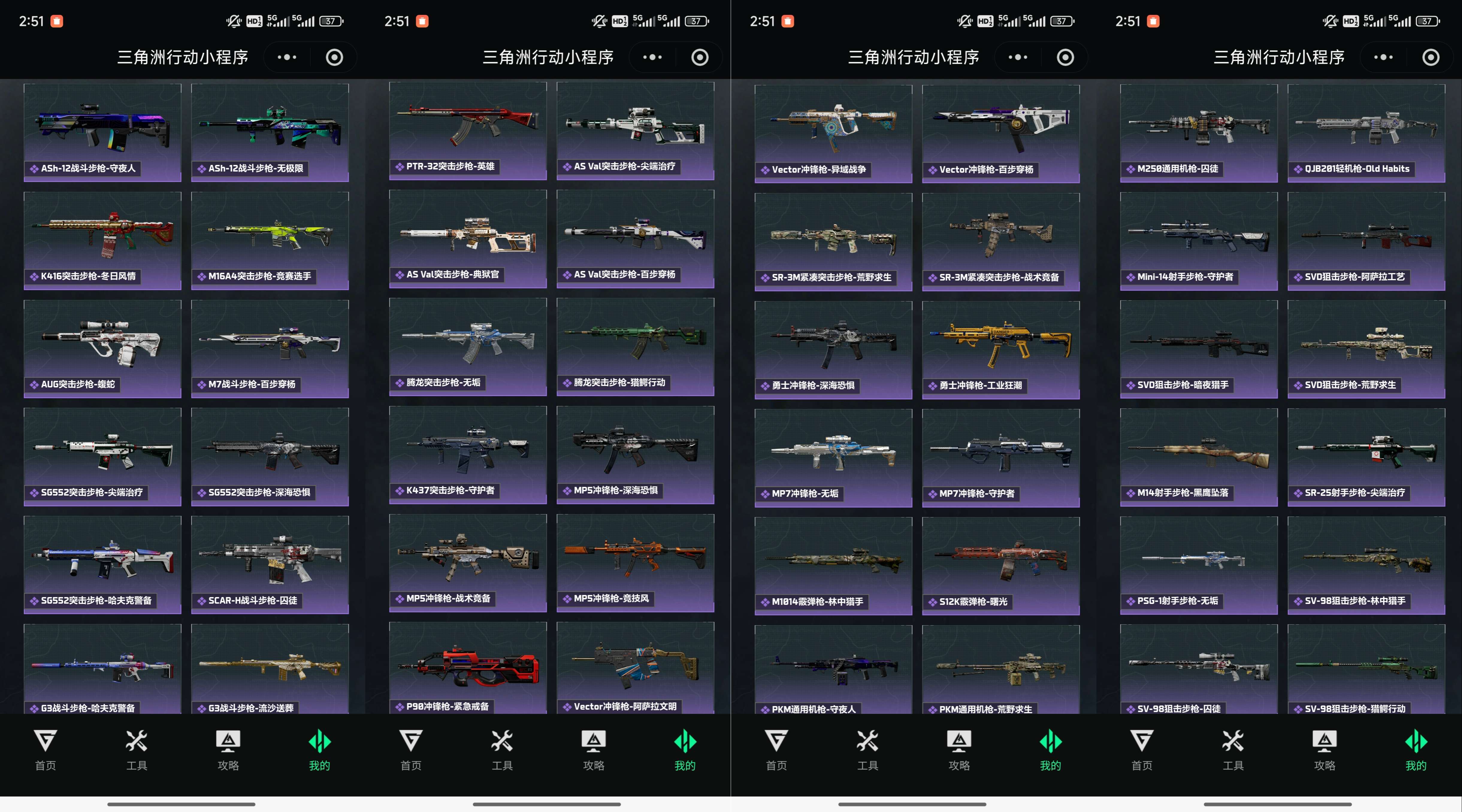Open the 我的 profile icon in bottom bar
Image resolution: width=1462 pixels, height=812 pixels.
(319, 749)
